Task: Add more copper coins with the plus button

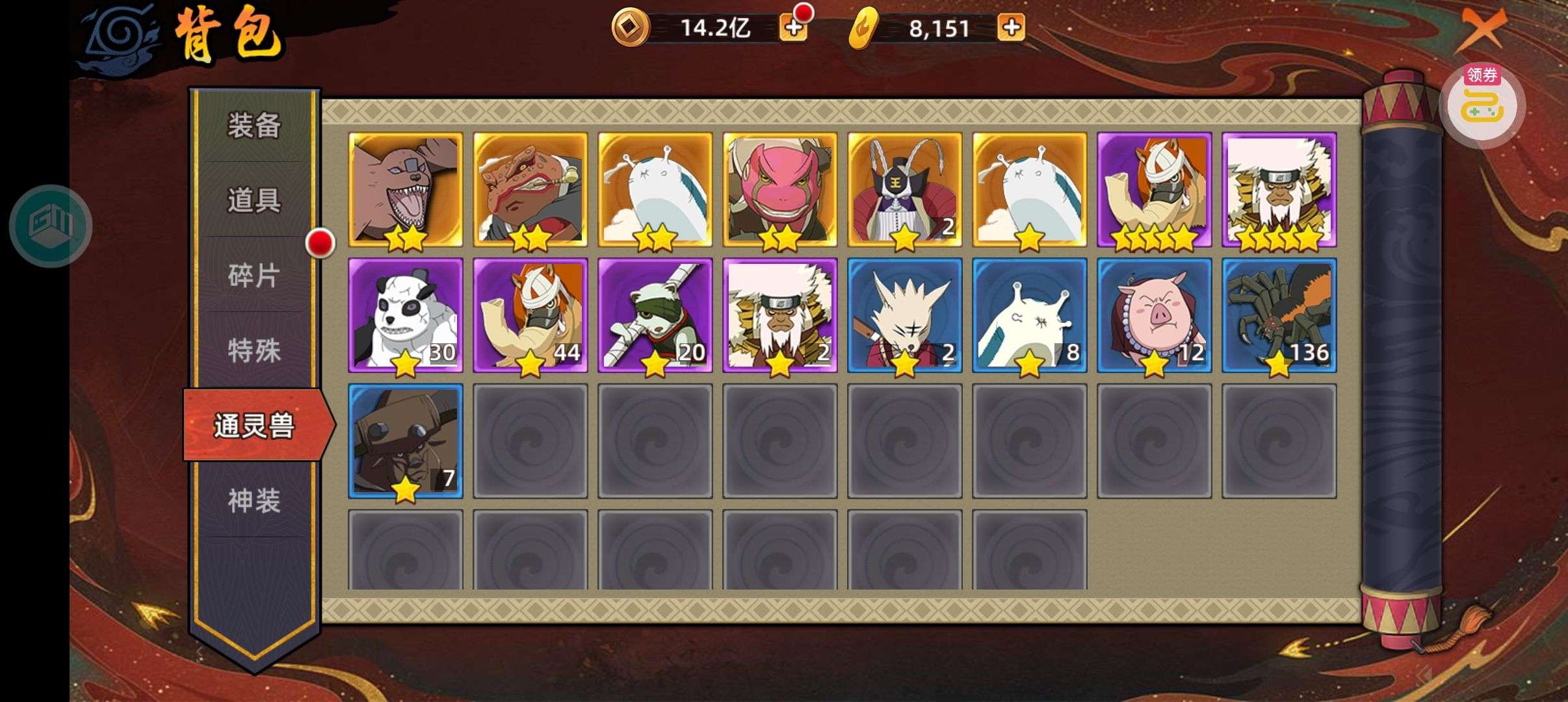Action: 793,28
